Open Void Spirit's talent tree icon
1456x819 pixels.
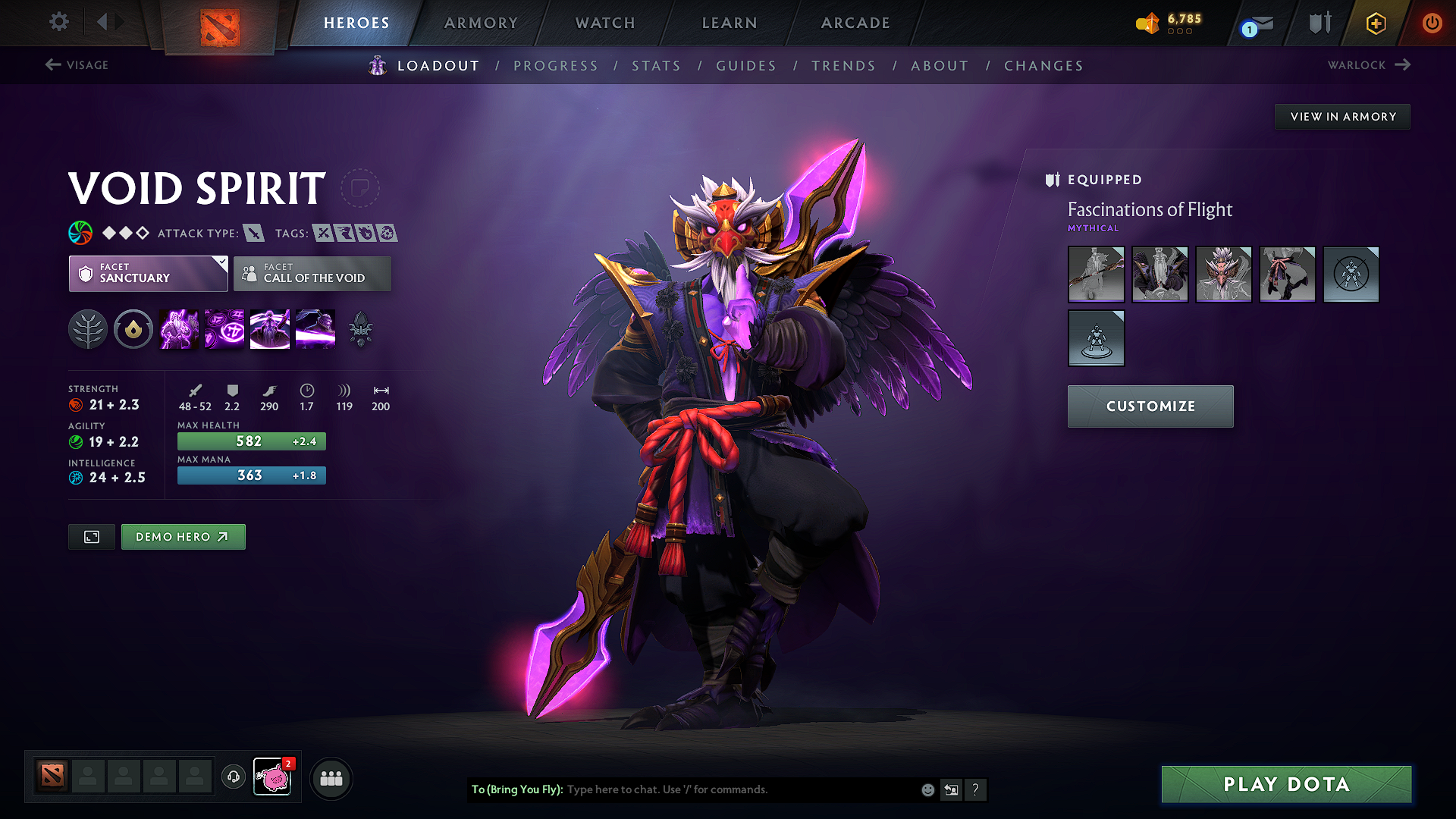click(x=88, y=328)
